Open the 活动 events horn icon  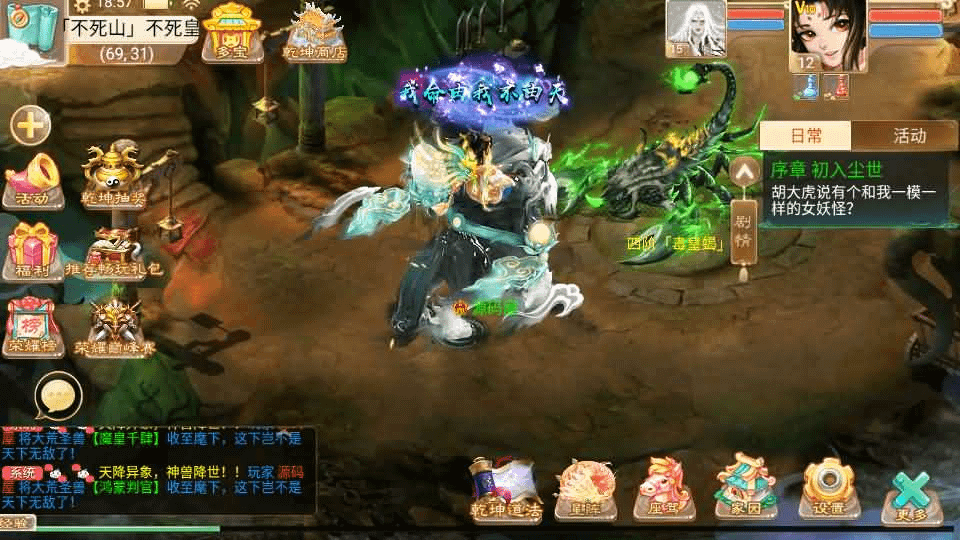click(32, 179)
